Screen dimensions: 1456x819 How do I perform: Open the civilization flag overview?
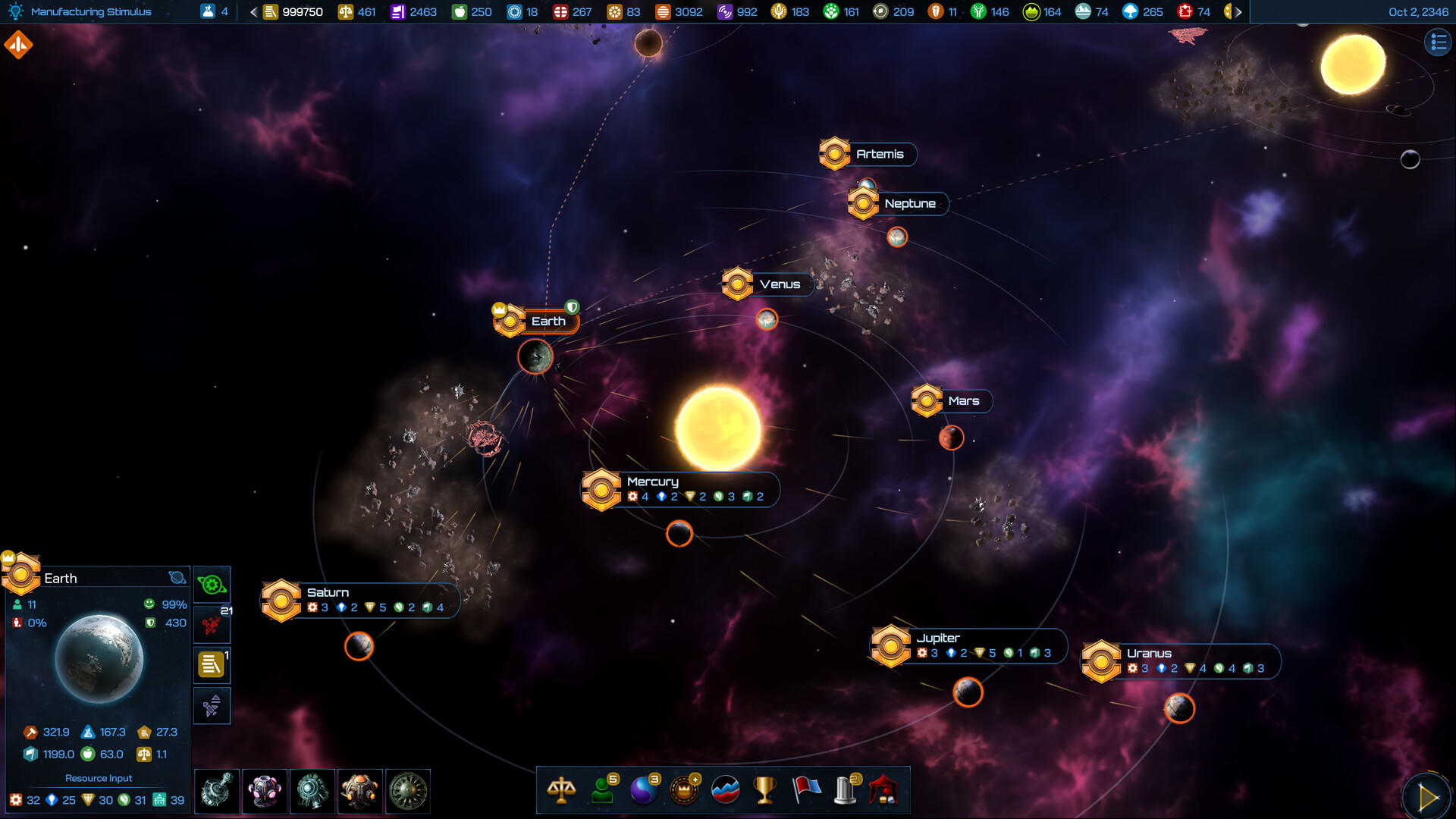pos(806,790)
